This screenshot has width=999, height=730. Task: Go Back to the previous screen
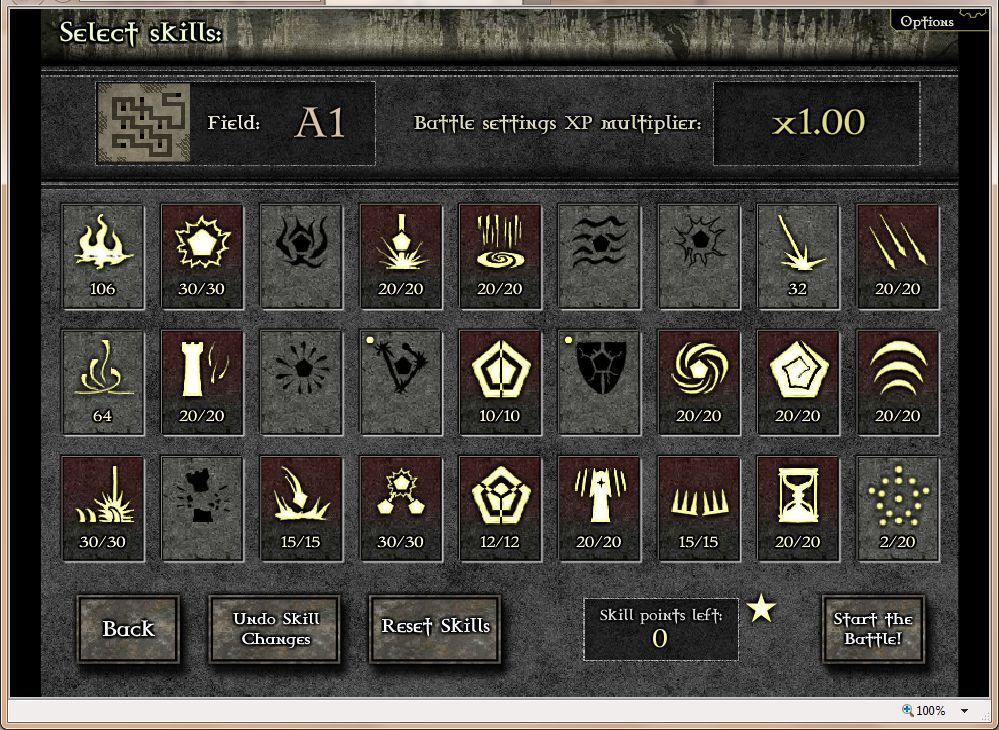pyautogui.click(x=128, y=629)
